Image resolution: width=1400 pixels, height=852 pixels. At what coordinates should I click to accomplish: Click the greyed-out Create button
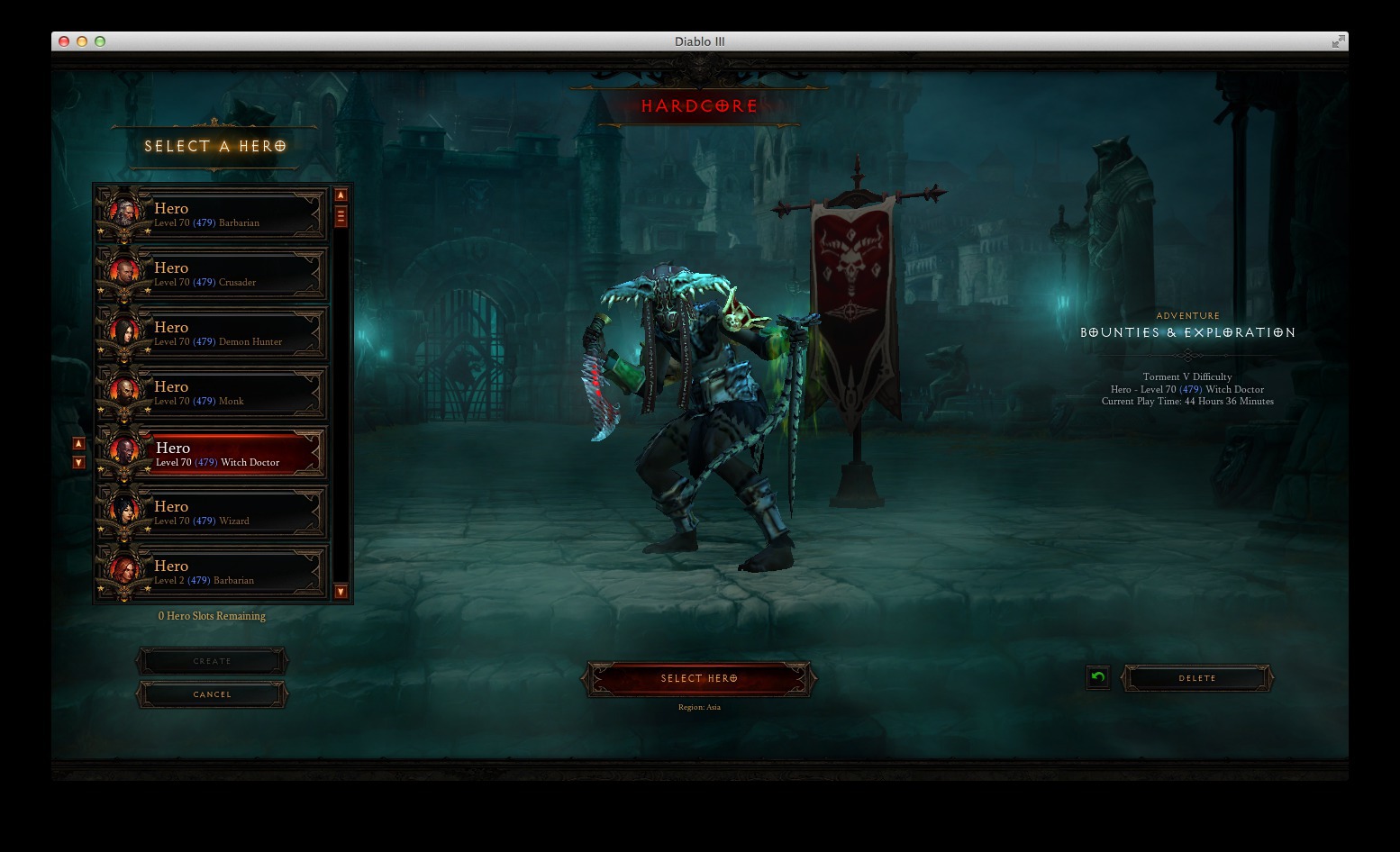(212, 661)
